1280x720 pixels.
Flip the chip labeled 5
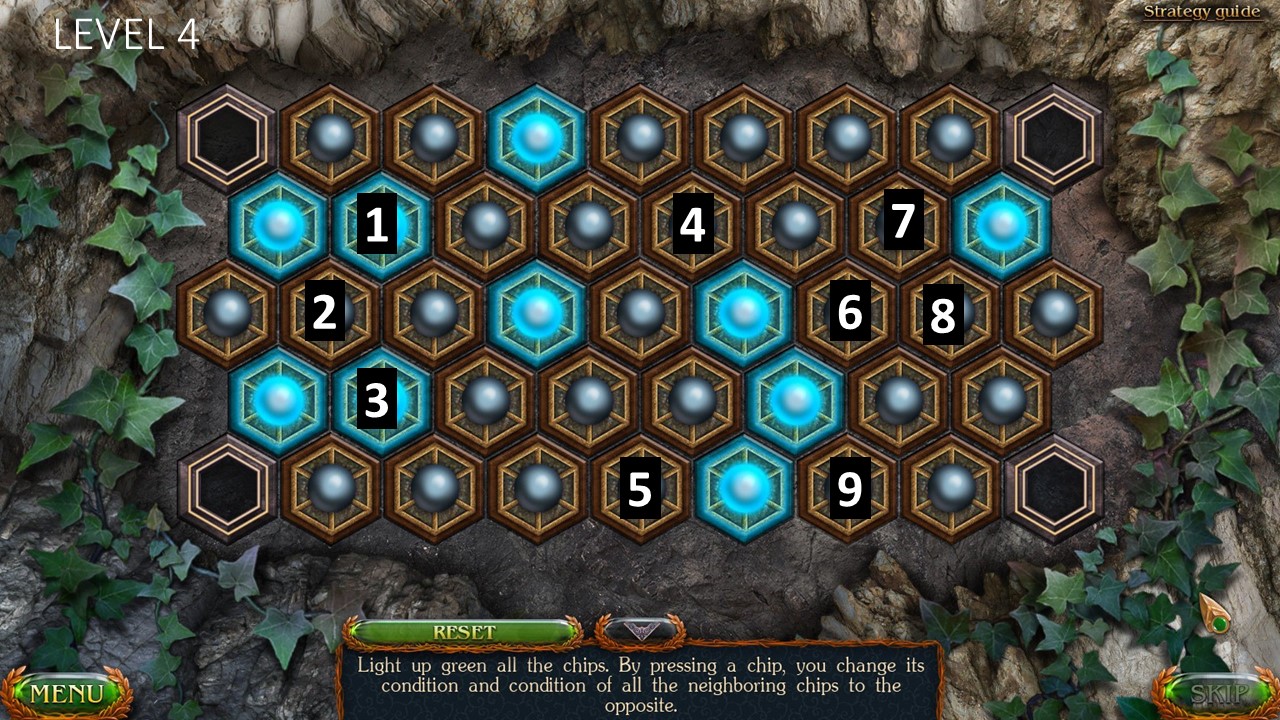point(640,488)
